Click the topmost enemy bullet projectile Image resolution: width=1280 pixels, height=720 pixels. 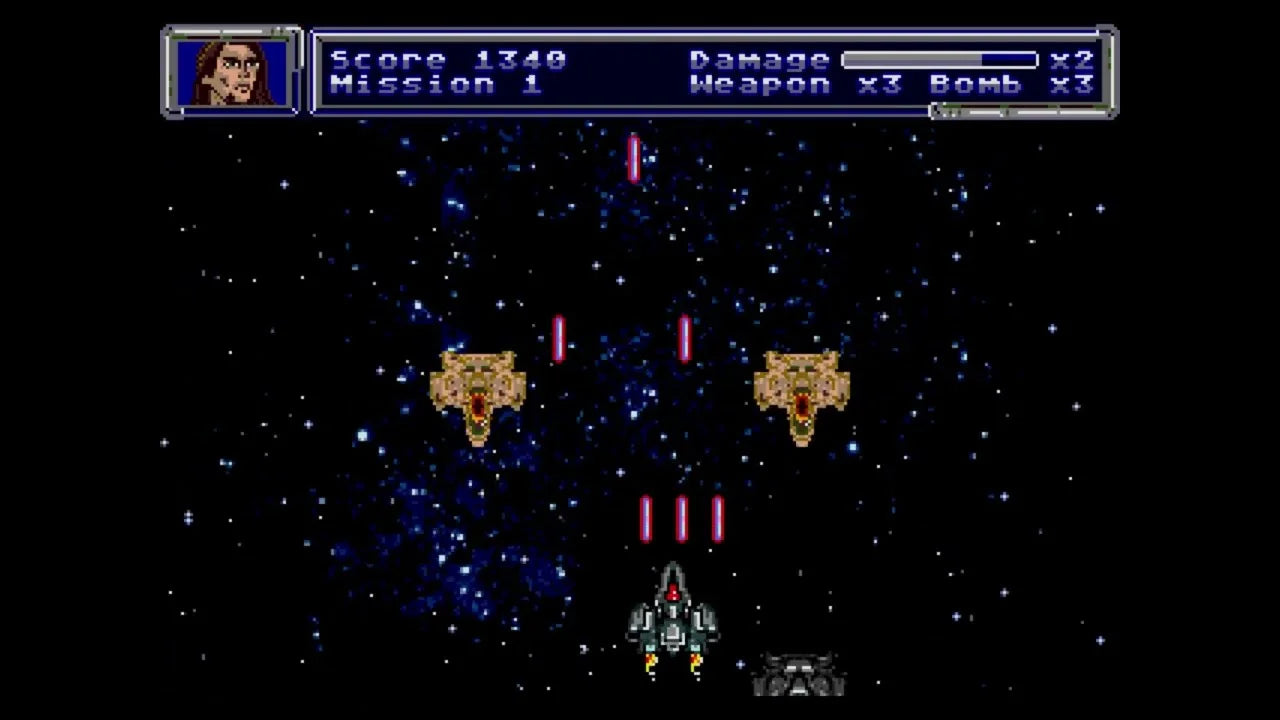click(632, 157)
